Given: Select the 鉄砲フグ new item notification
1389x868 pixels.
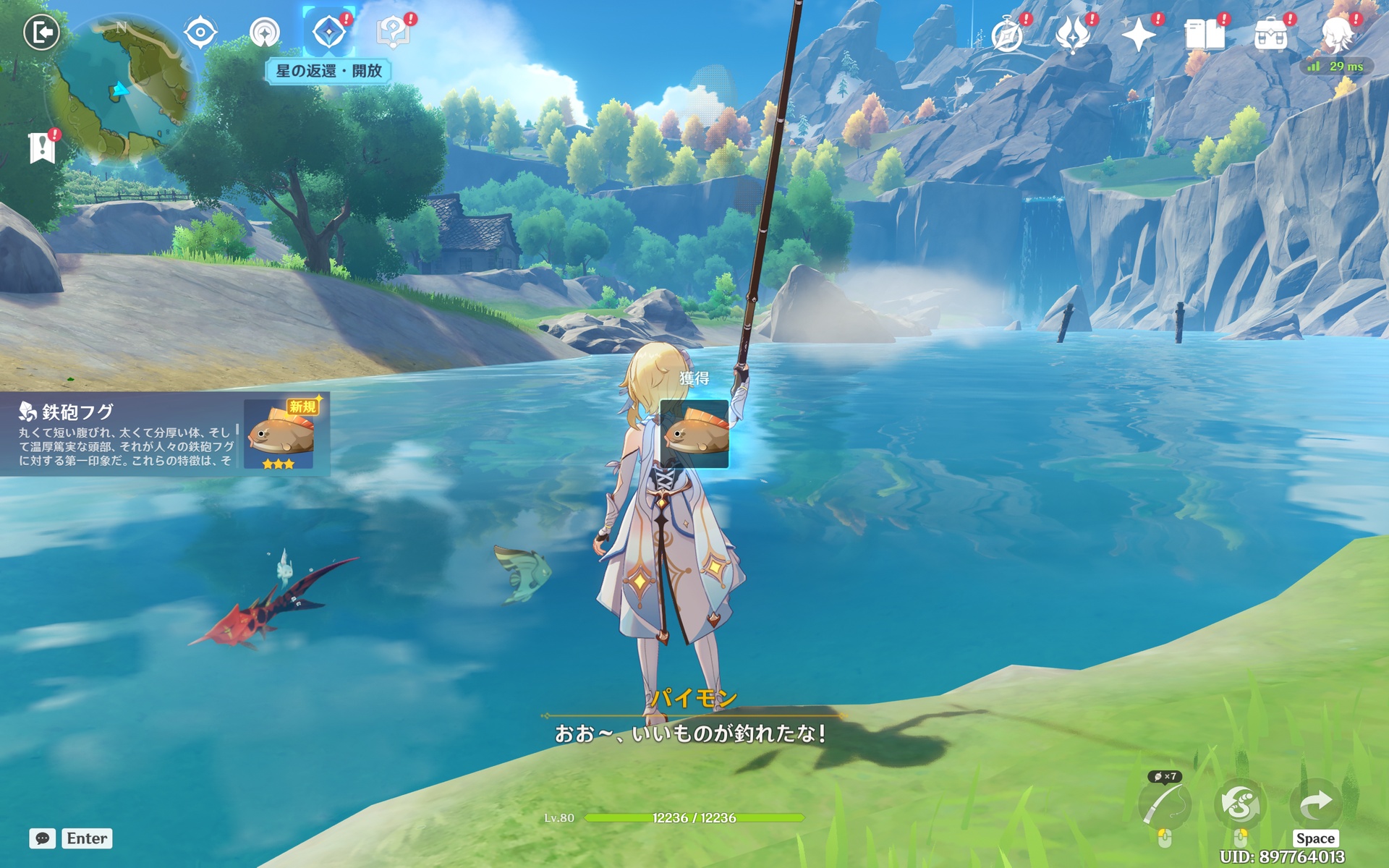Looking at the screenshot, I should pyautogui.click(x=165, y=434).
